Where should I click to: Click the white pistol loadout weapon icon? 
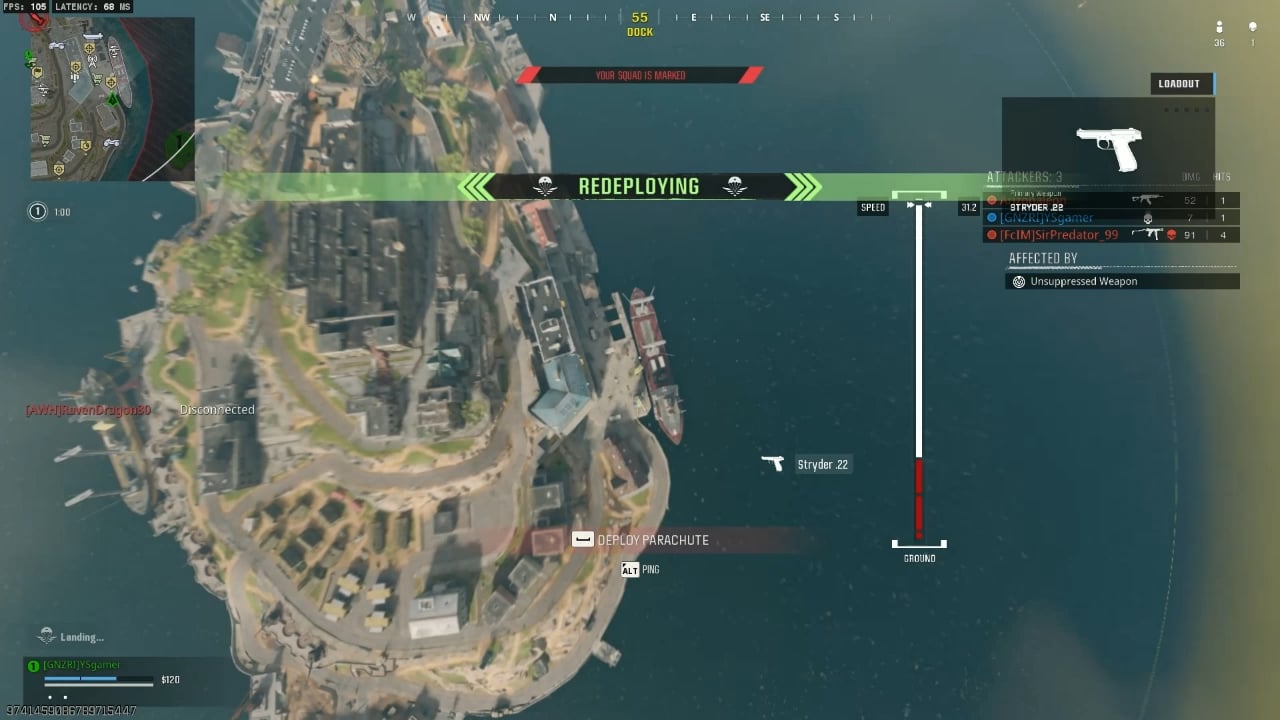1108,146
